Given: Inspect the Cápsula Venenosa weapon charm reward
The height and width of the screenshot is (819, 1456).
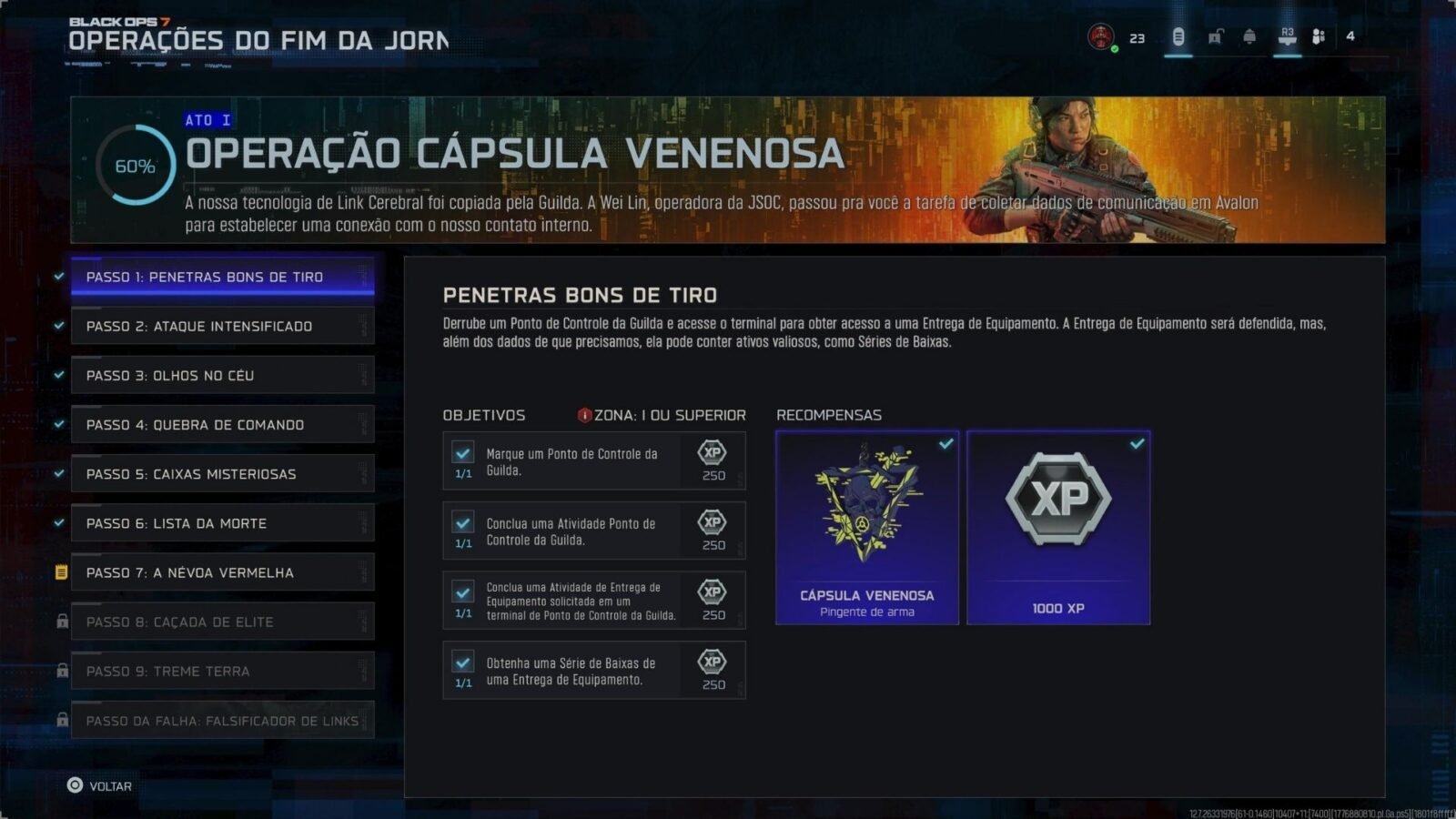Looking at the screenshot, I should click(x=866, y=528).
